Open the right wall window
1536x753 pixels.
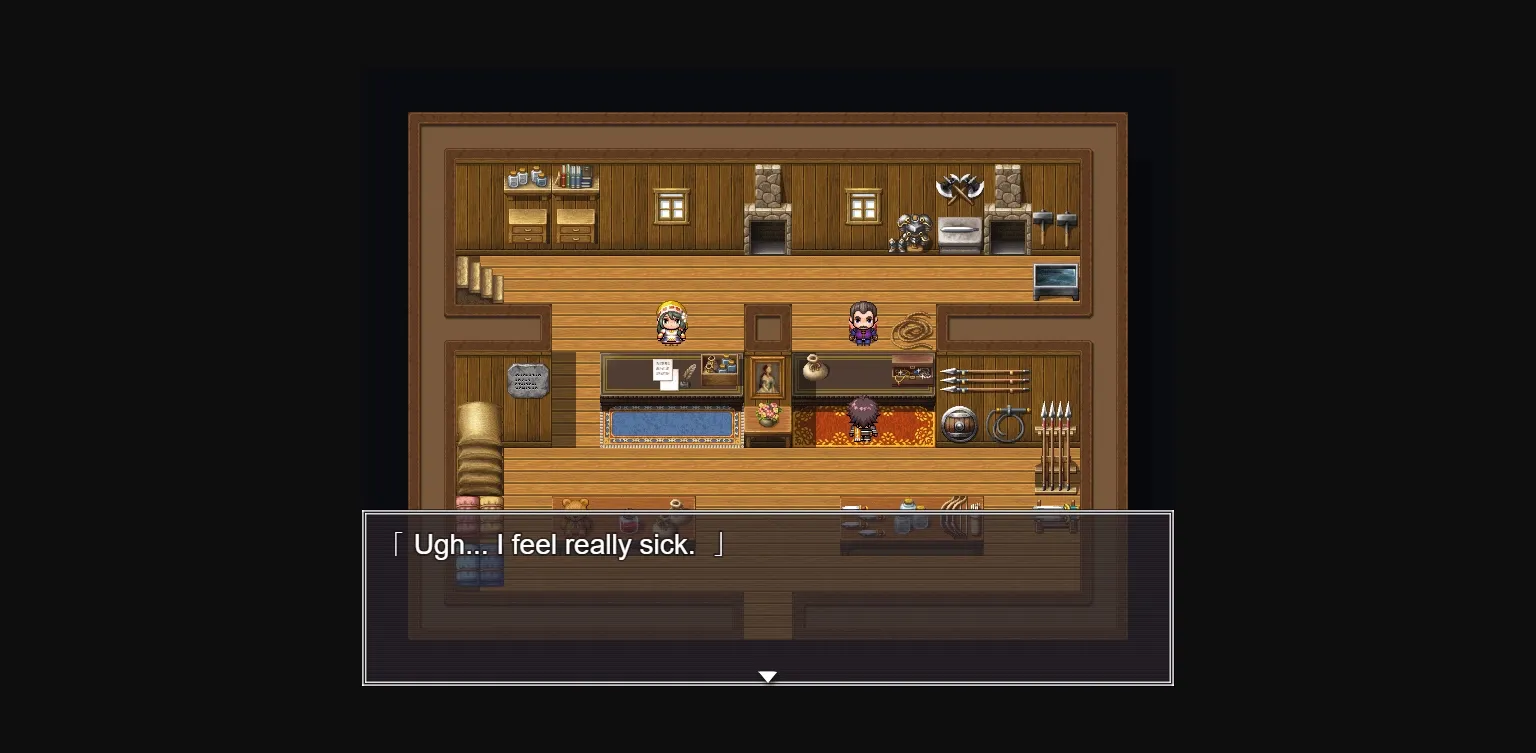(862, 206)
